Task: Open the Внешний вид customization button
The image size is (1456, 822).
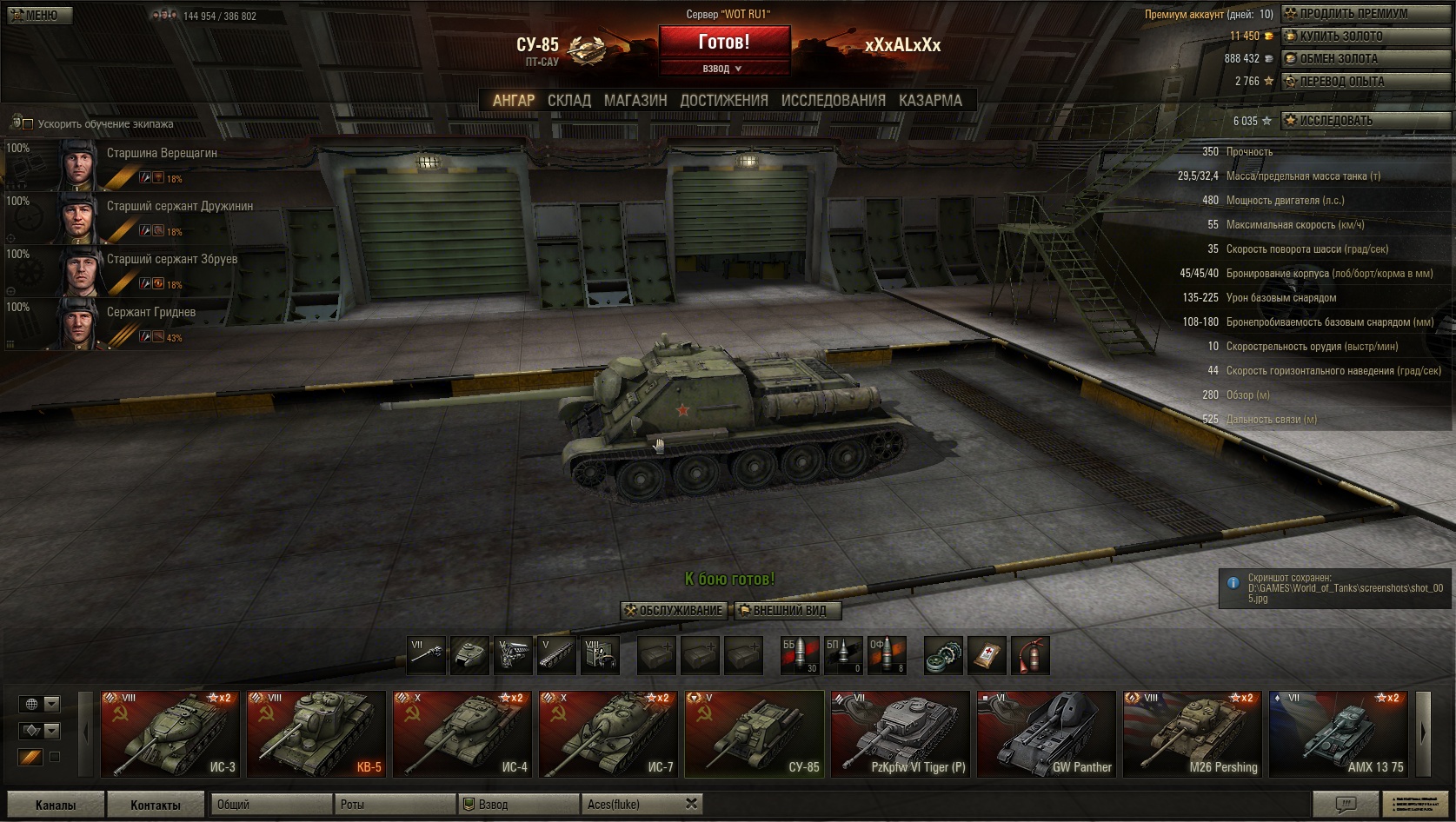Action: click(x=788, y=610)
